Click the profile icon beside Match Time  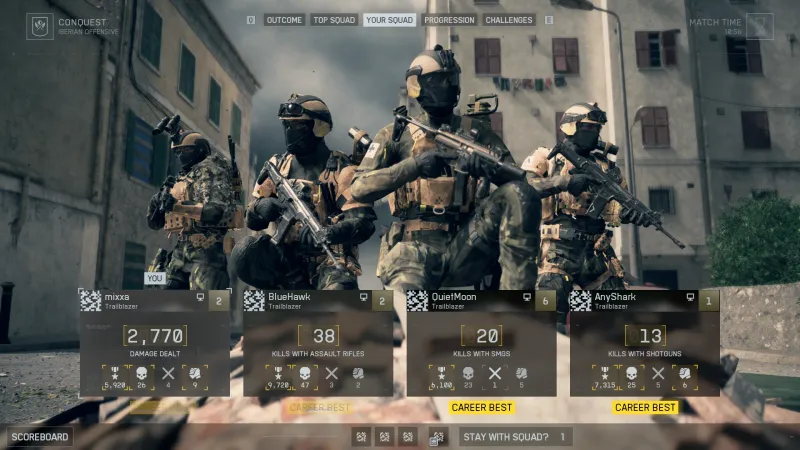760,26
